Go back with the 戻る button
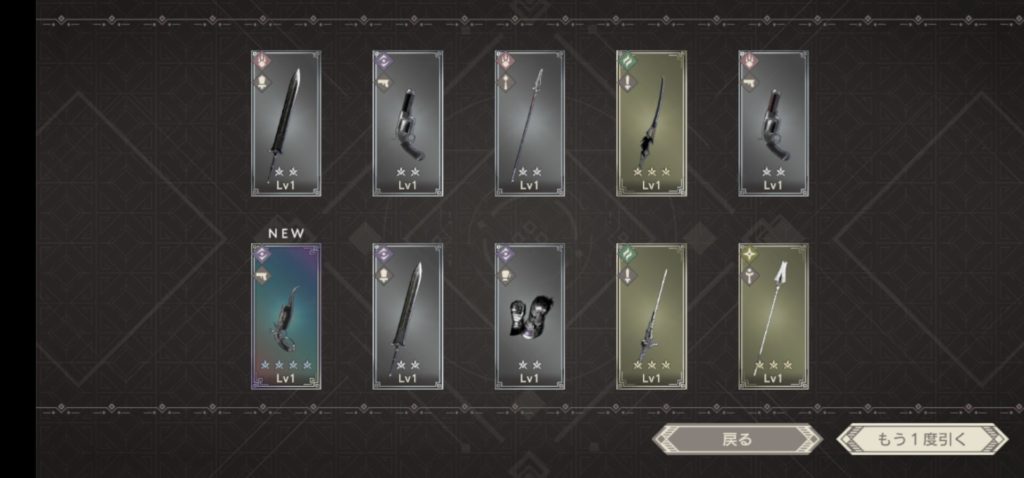The image size is (1024, 478). point(736,439)
